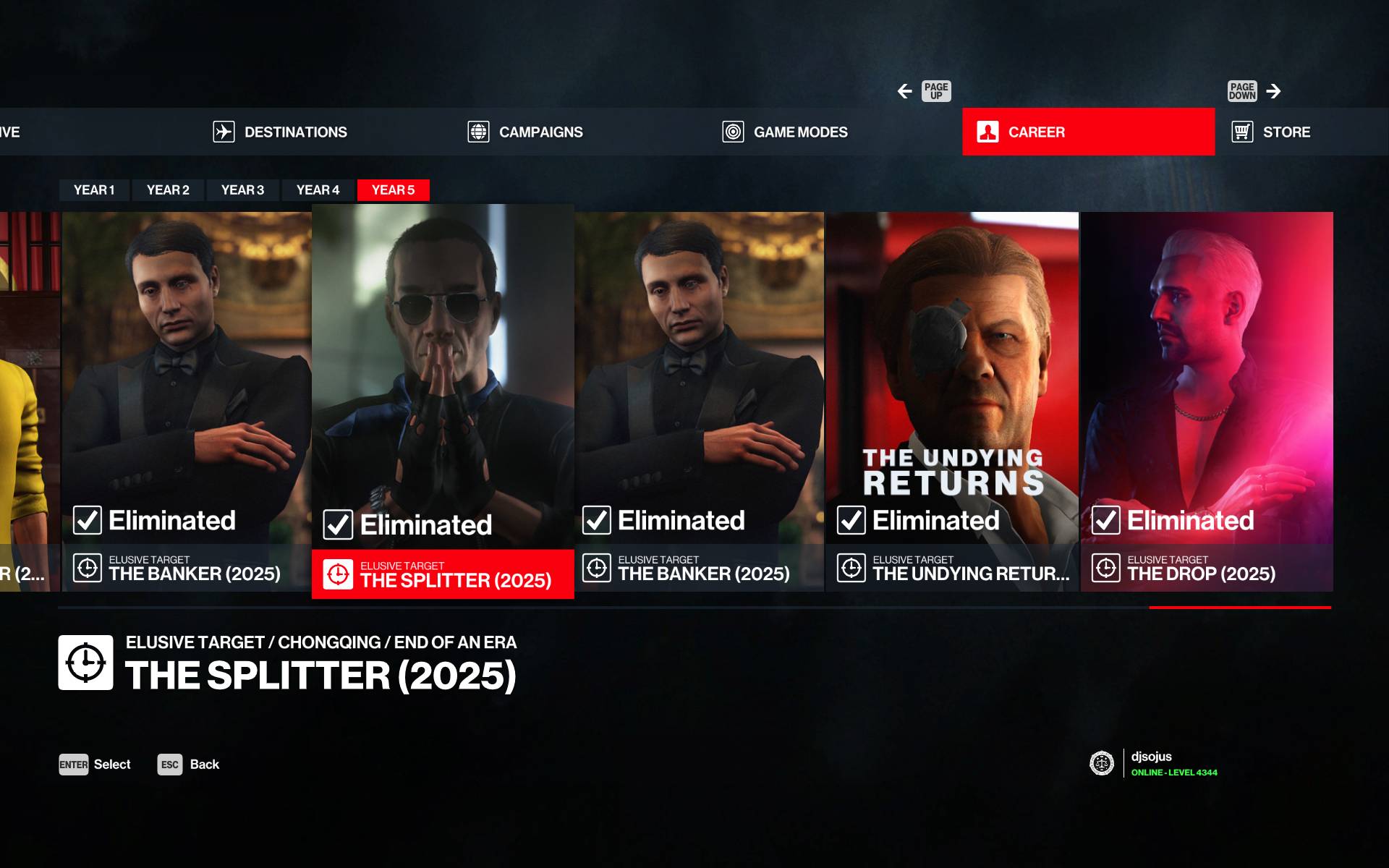1389x868 pixels.
Task: Click the Career menu entry
Action: tap(1087, 132)
